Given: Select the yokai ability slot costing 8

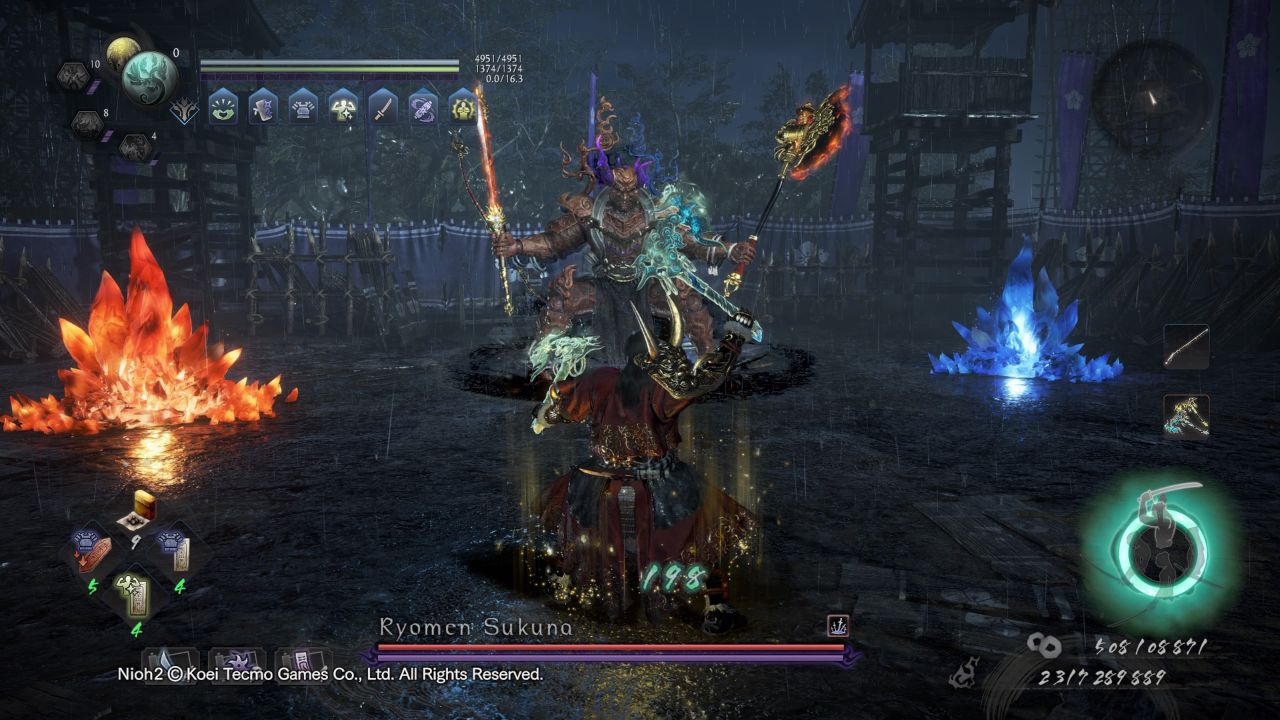Looking at the screenshot, I should click(x=87, y=124).
